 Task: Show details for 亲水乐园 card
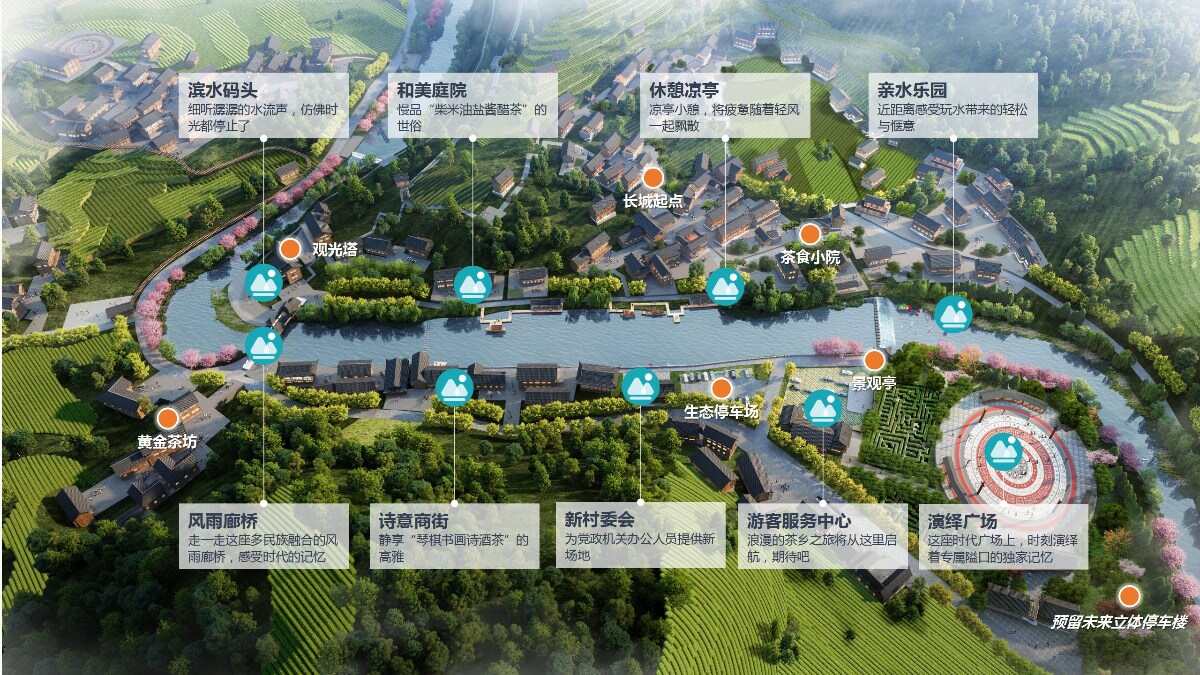pos(953,105)
